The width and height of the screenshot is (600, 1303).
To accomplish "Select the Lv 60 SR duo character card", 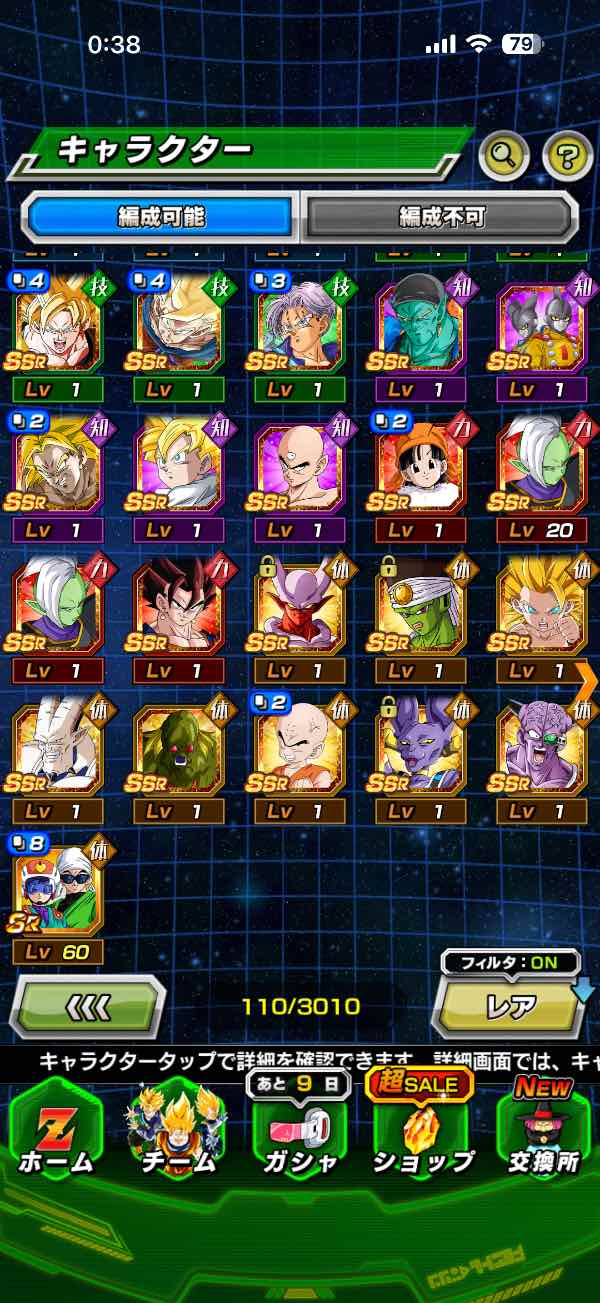I will 57,892.
